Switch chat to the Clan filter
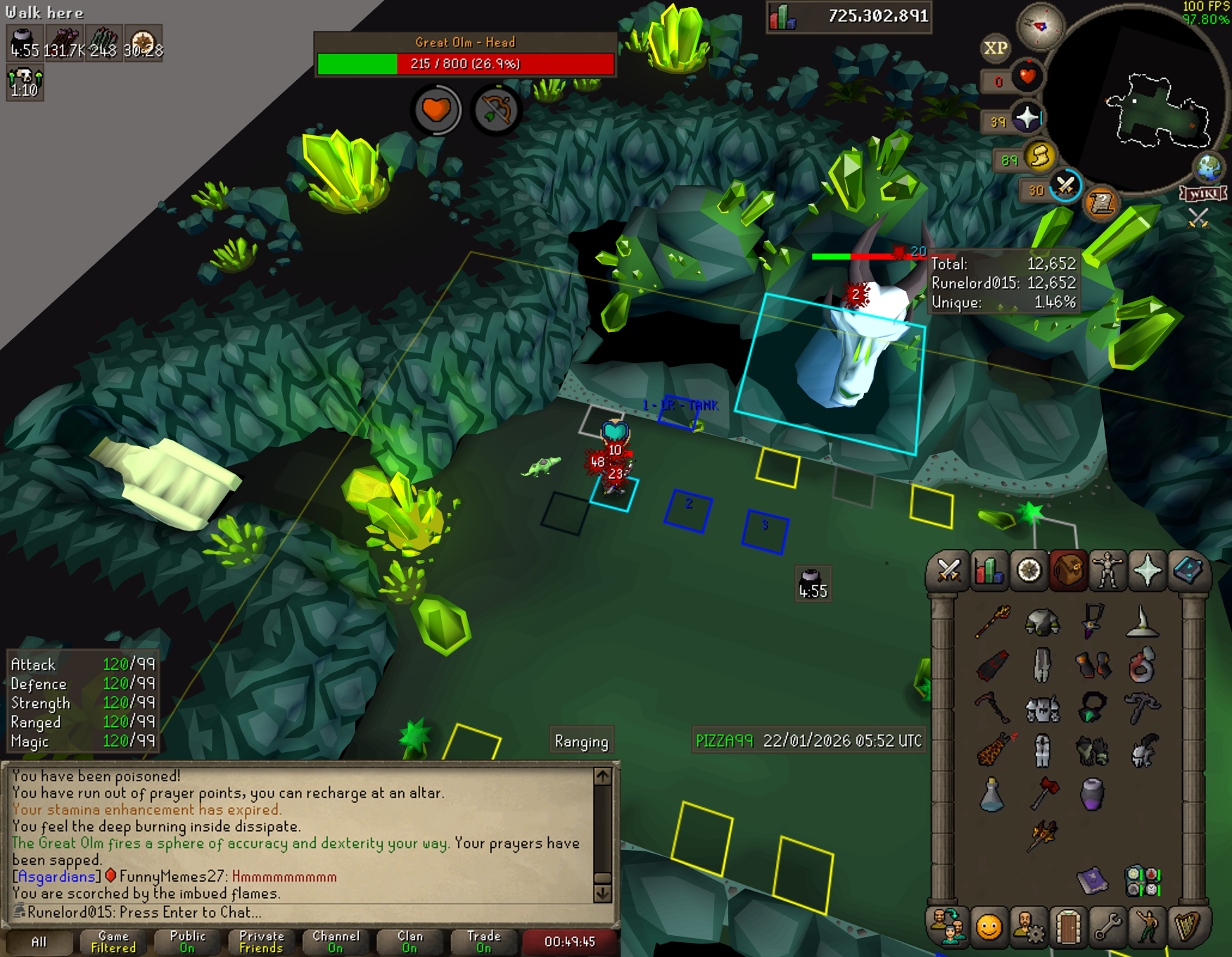The width and height of the screenshot is (1232, 957). (x=410, y=942)
